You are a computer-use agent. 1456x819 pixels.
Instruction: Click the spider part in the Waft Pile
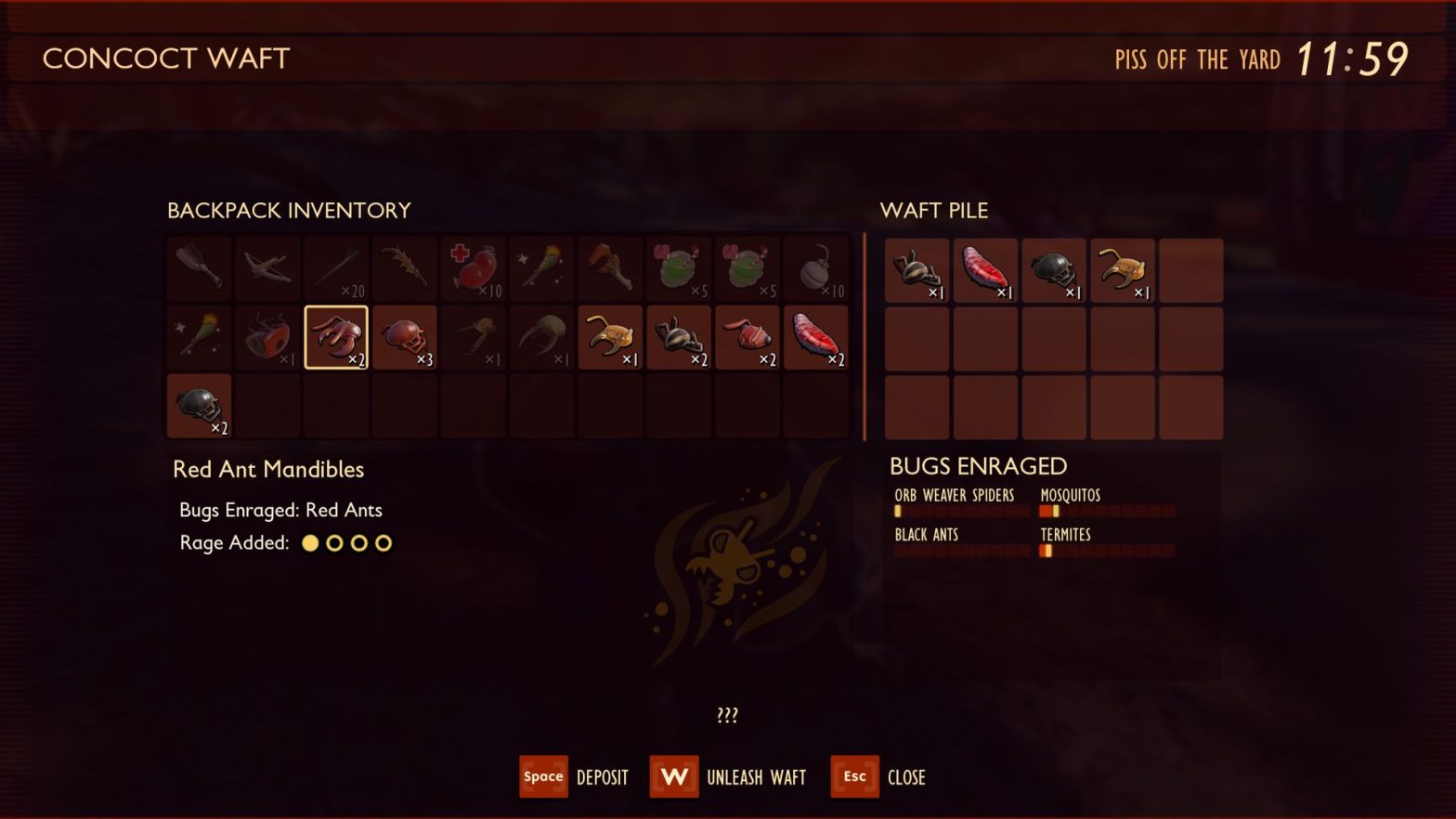916,270
